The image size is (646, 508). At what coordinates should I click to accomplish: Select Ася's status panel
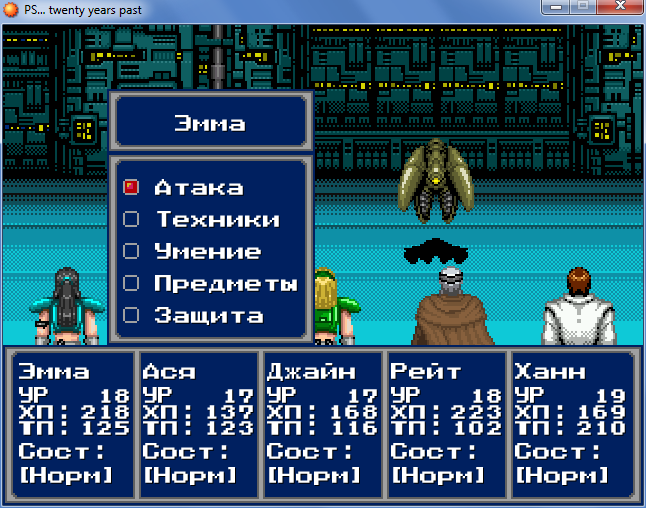197,423
